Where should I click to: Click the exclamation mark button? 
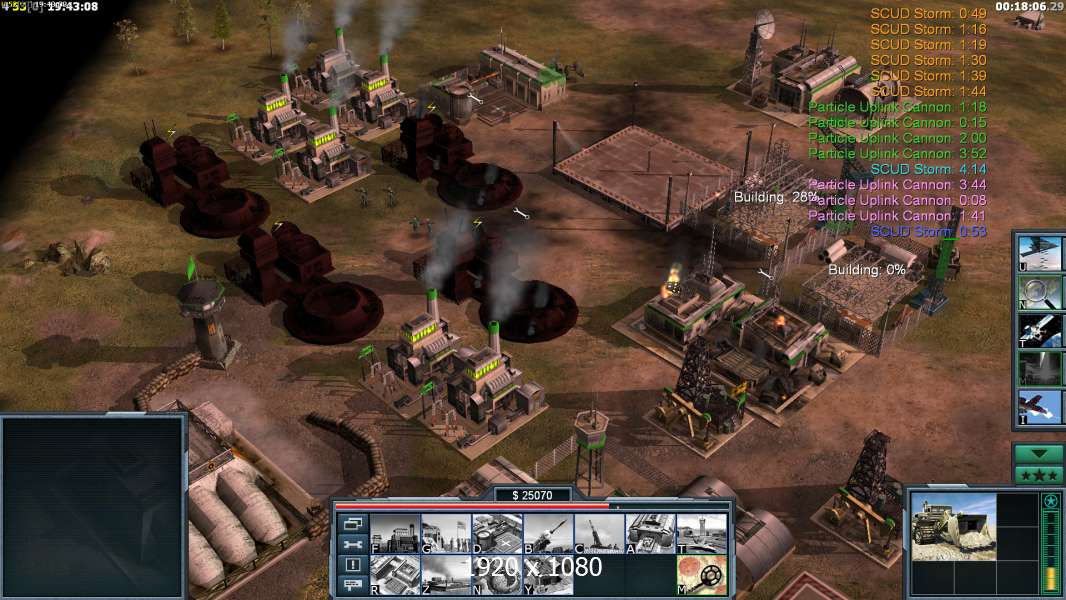[352, 565]
